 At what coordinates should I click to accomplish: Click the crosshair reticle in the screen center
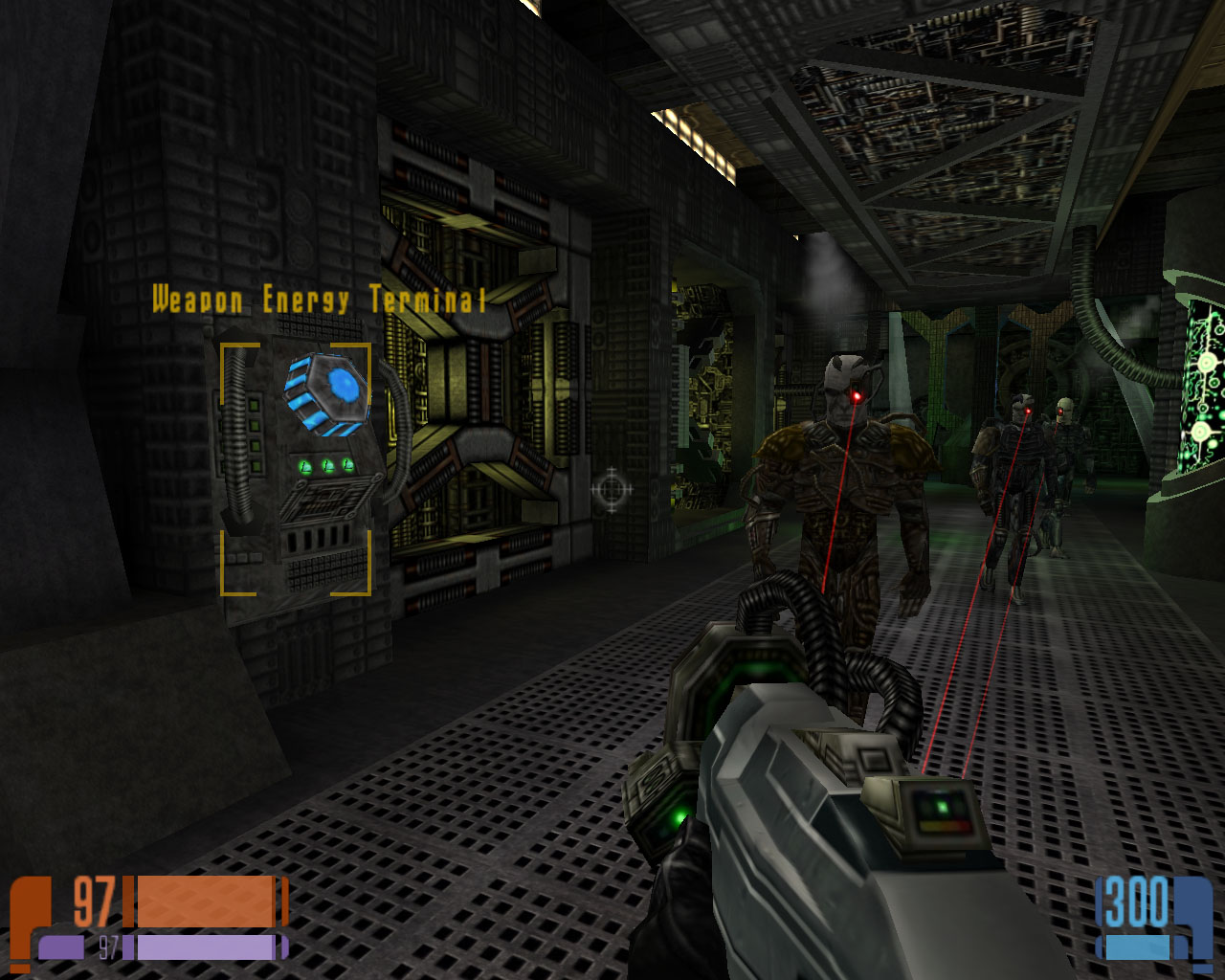[610, 491]
